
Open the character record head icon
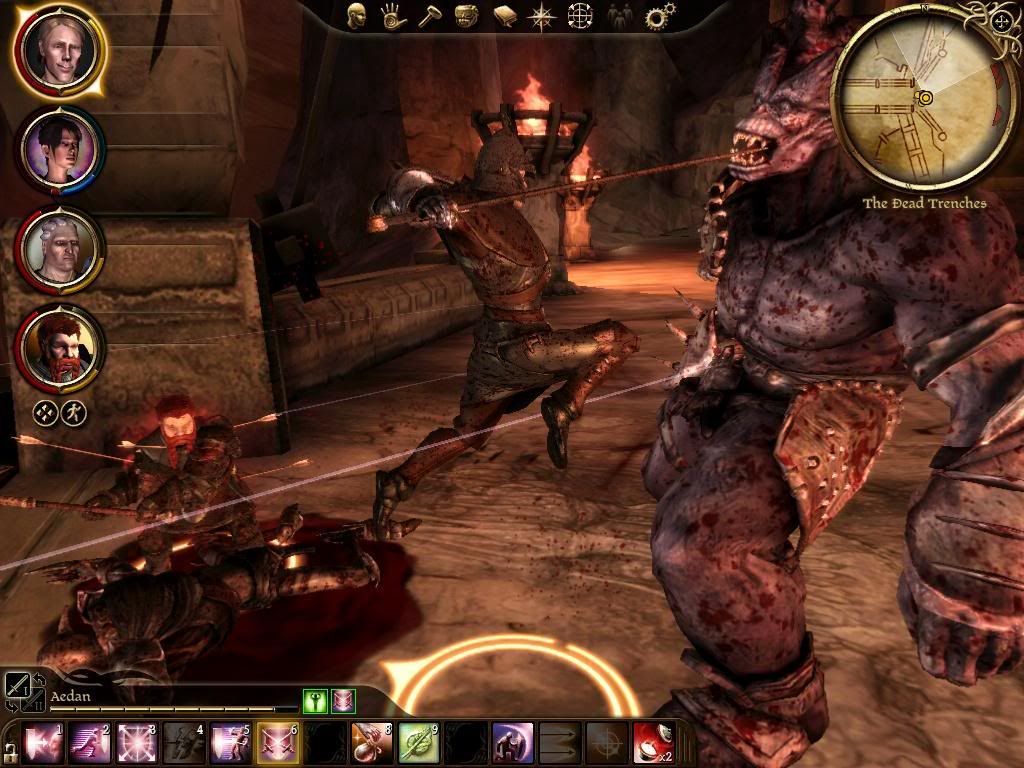coord(357,16)
